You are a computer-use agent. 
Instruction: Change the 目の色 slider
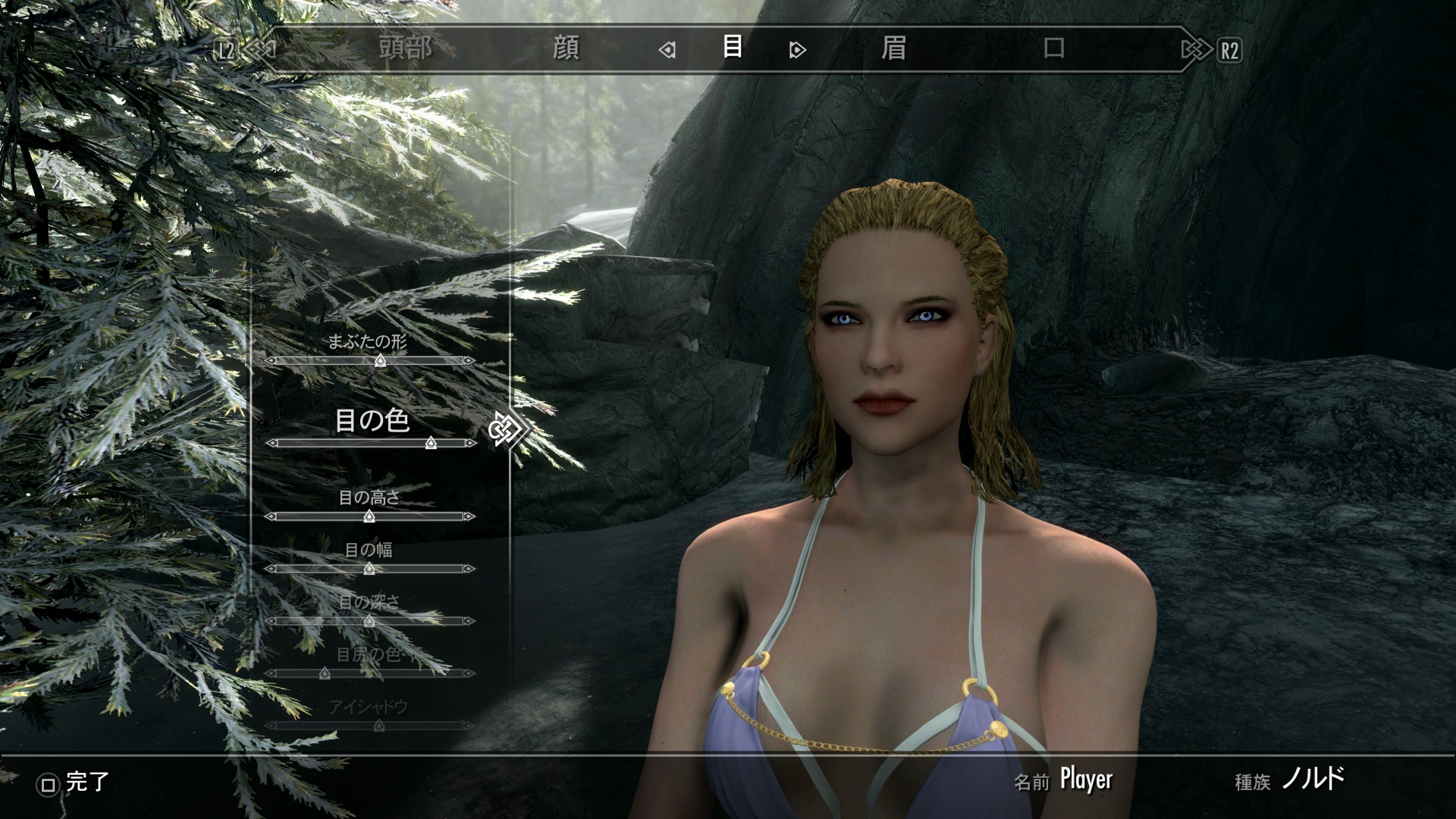pos(431,443)
